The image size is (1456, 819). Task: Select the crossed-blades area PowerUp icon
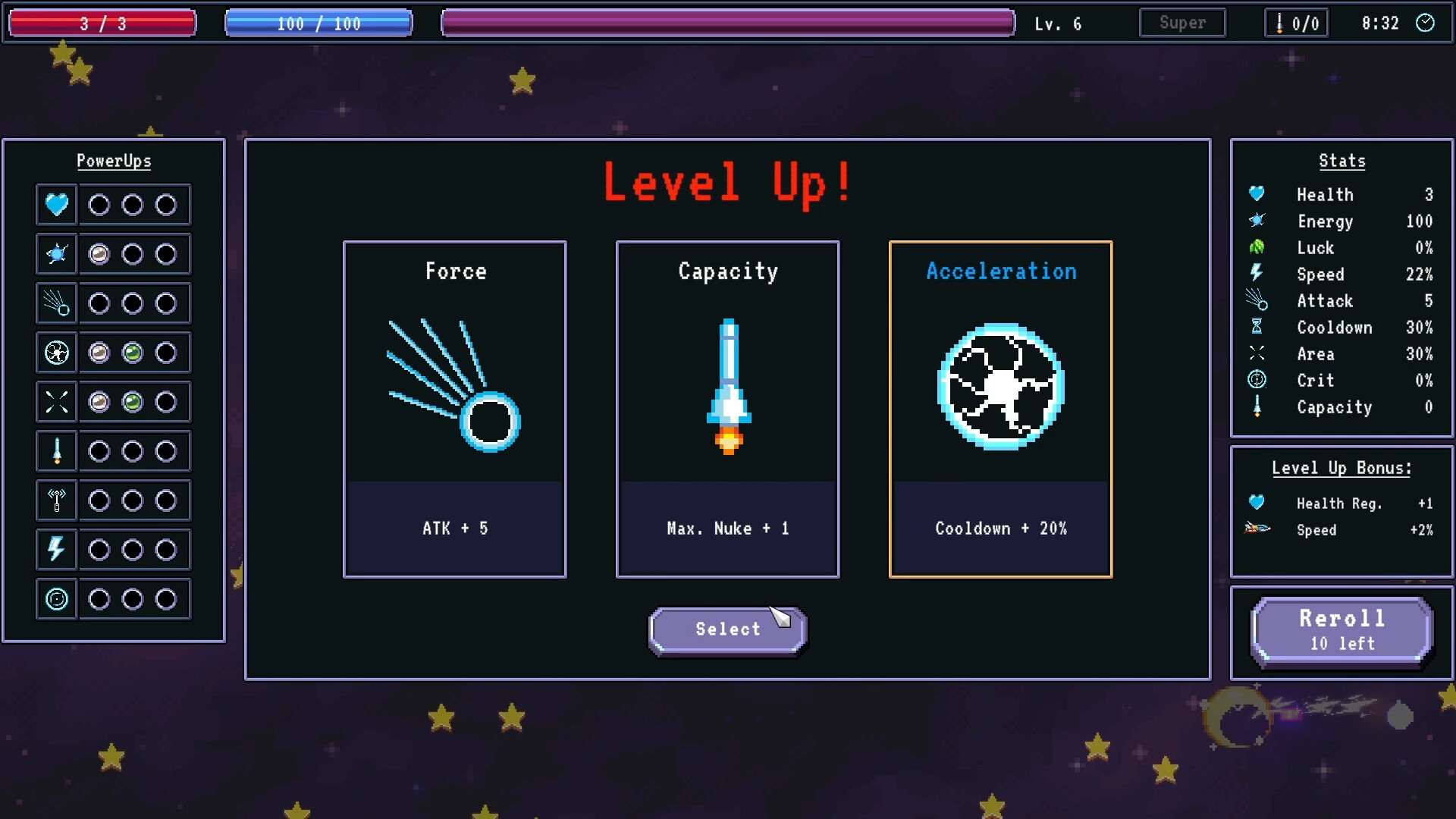click(57, 402)
